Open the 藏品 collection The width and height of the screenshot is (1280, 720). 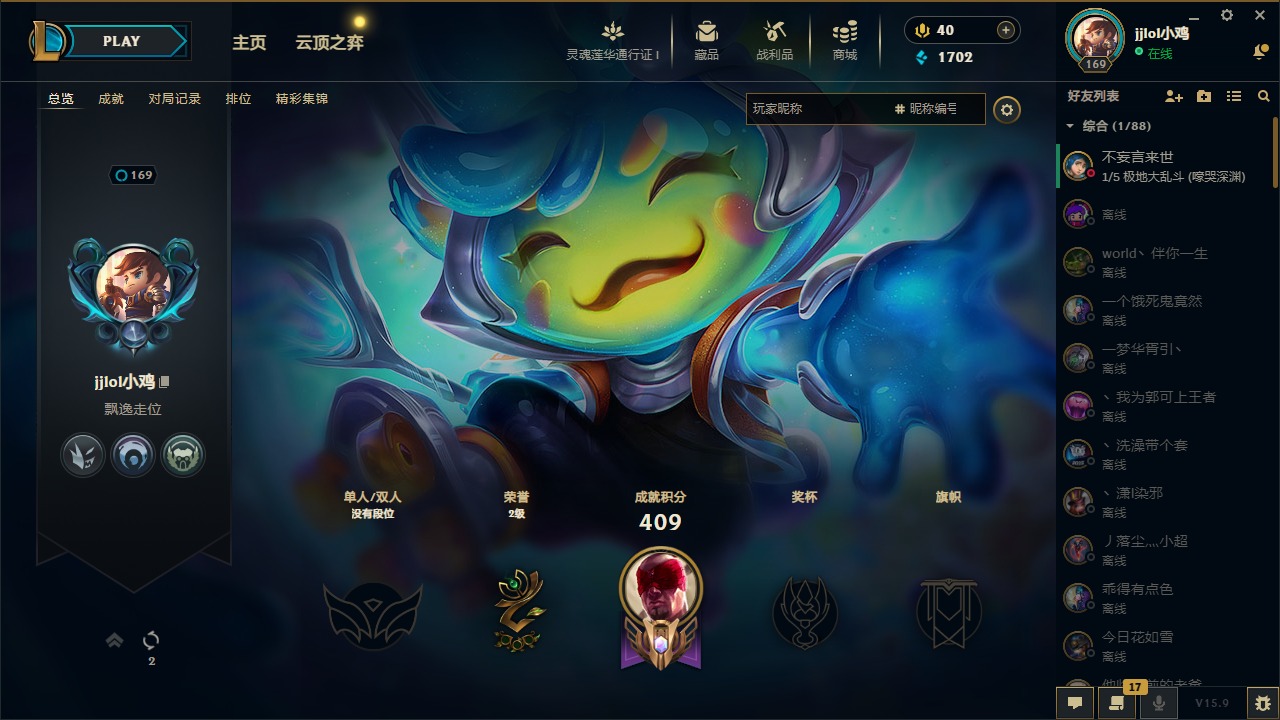click(x=707, y=41)
